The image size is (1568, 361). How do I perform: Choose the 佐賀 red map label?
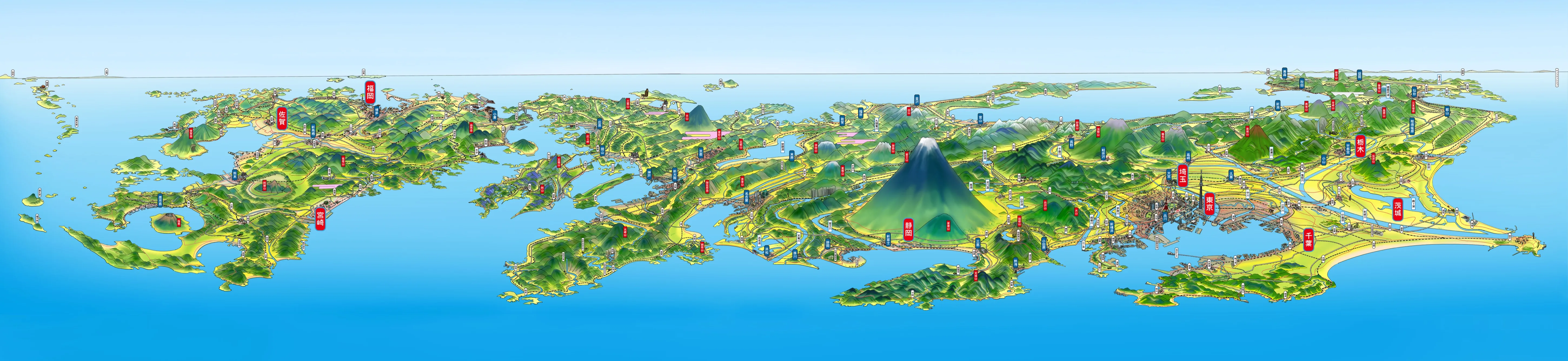click(x=281, y=118)
